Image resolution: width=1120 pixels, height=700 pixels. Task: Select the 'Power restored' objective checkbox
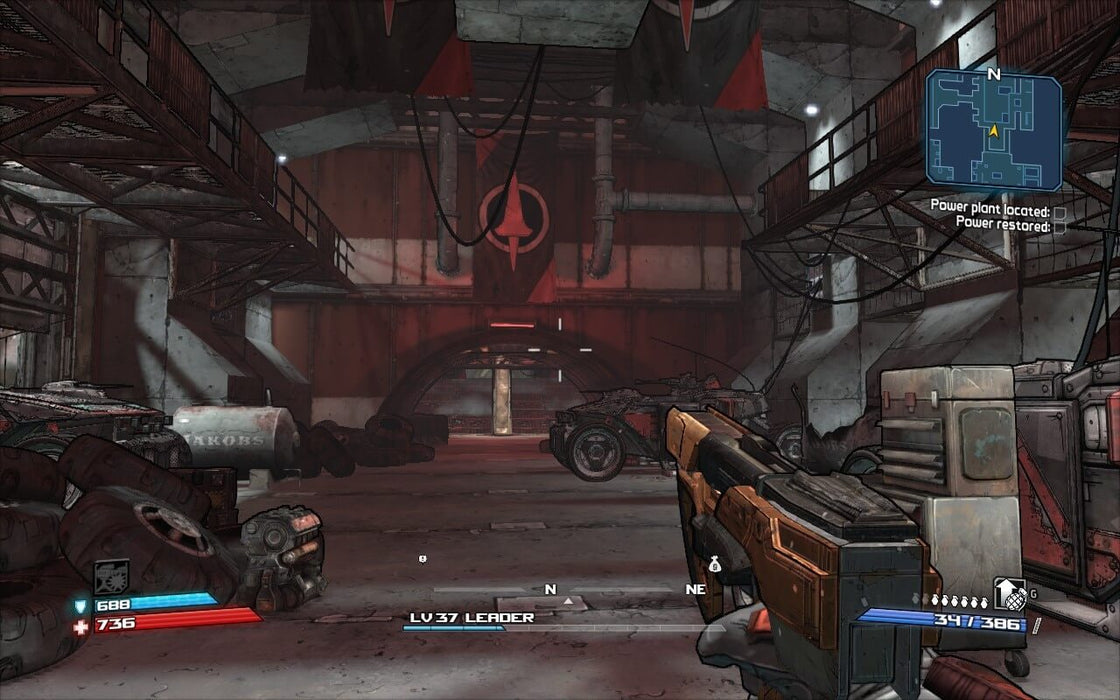tap(1059, 227)
